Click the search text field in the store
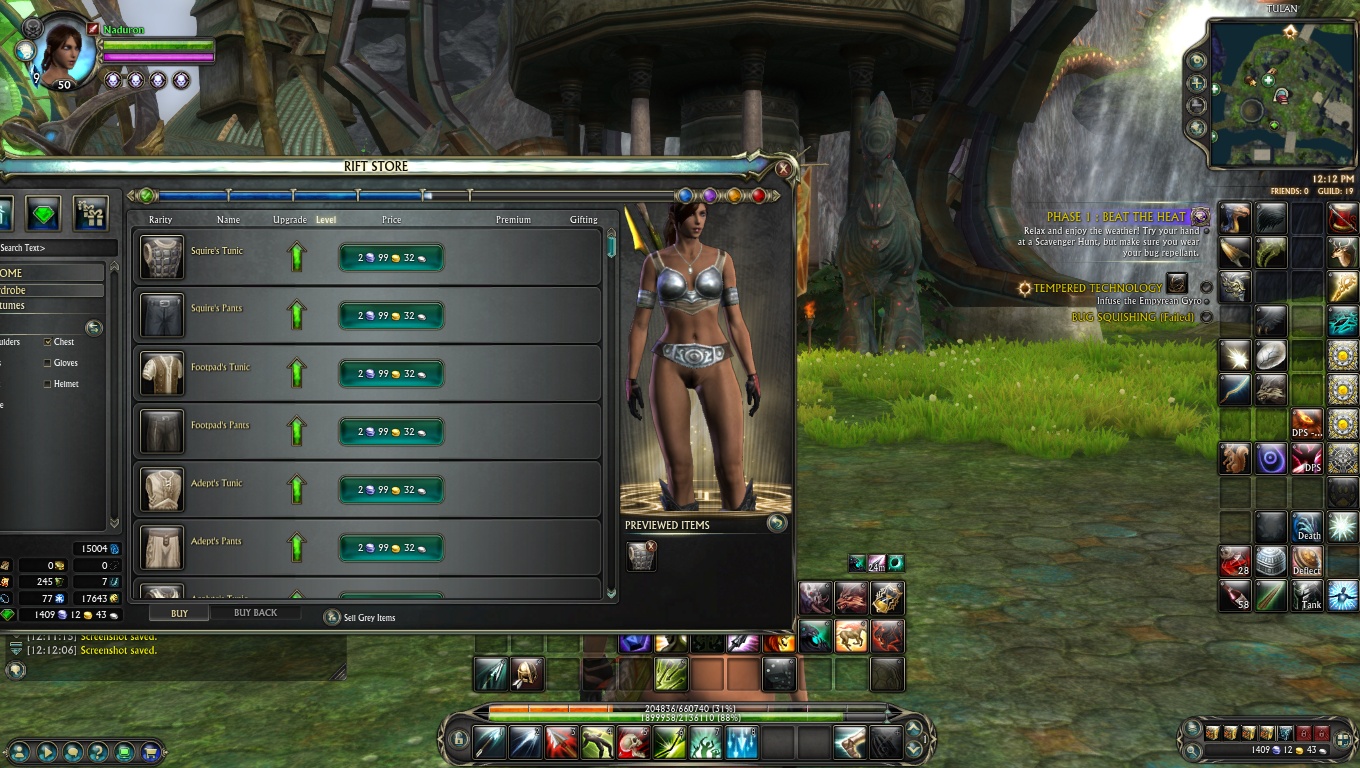The width and height of the screenshot is (1360, 768). pyautogui.click(x=55, y=248)
